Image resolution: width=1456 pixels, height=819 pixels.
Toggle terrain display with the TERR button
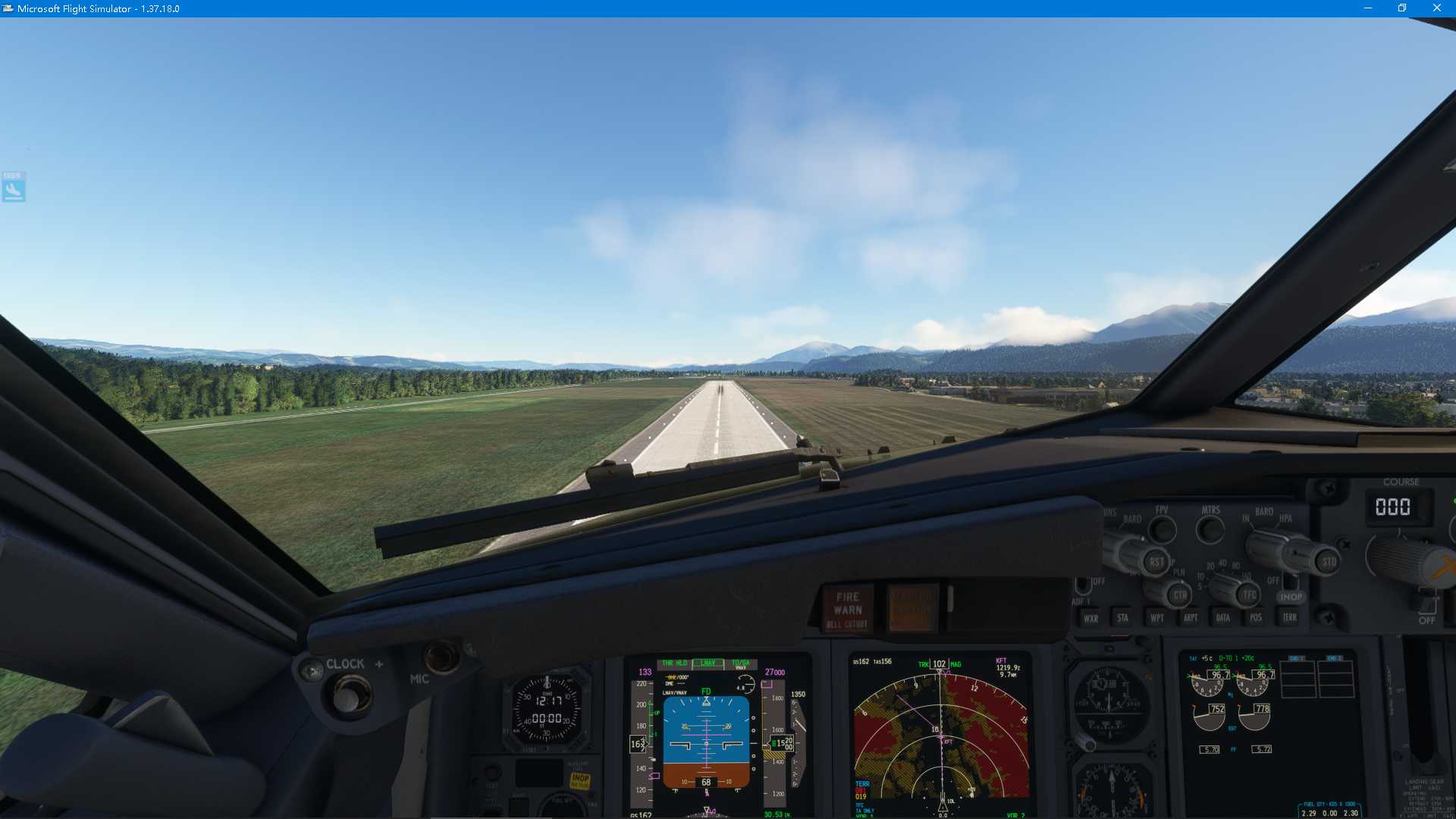pos(1290,618)
